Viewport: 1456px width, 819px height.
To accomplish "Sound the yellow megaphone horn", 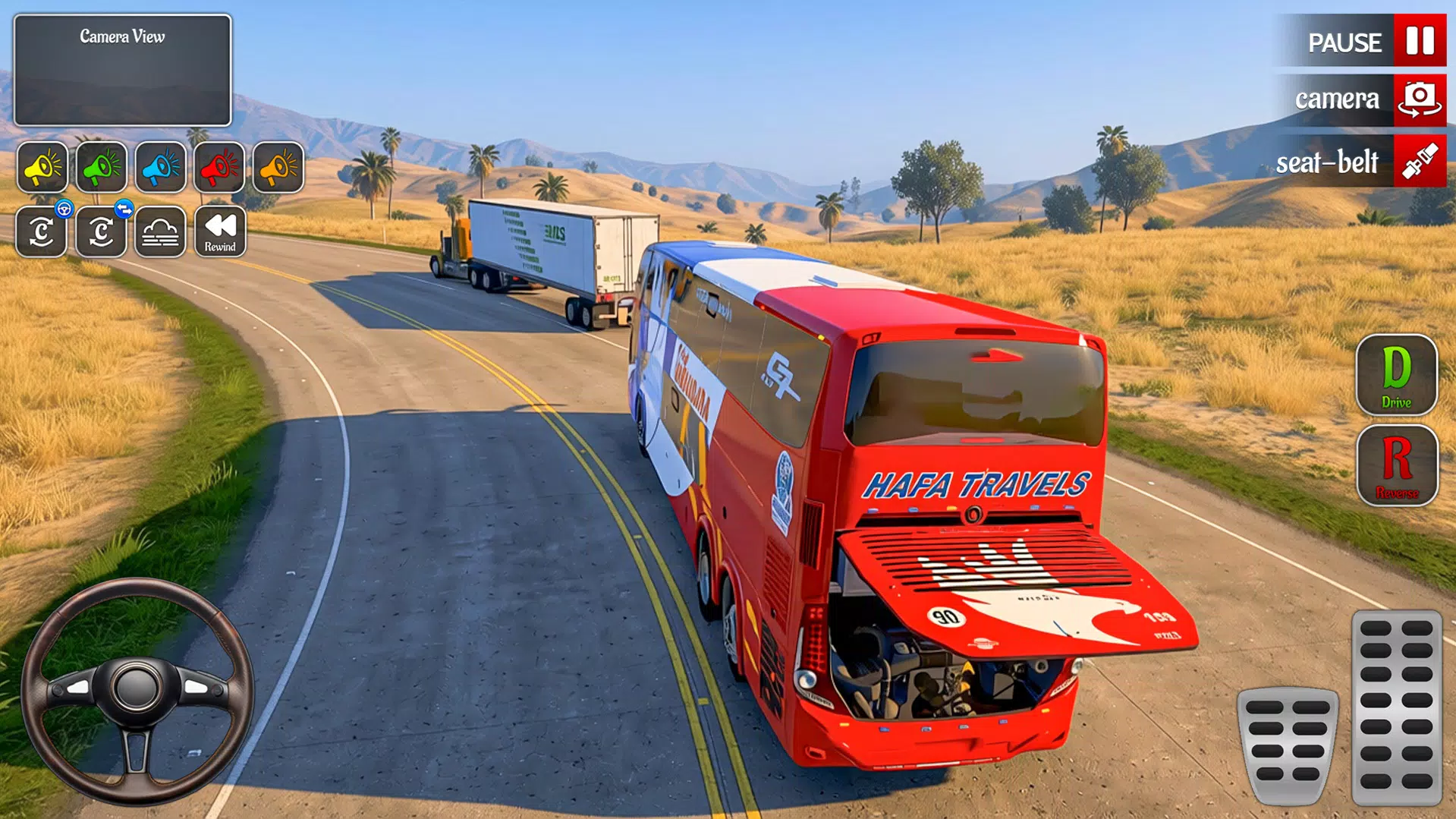I will point(42,168).
